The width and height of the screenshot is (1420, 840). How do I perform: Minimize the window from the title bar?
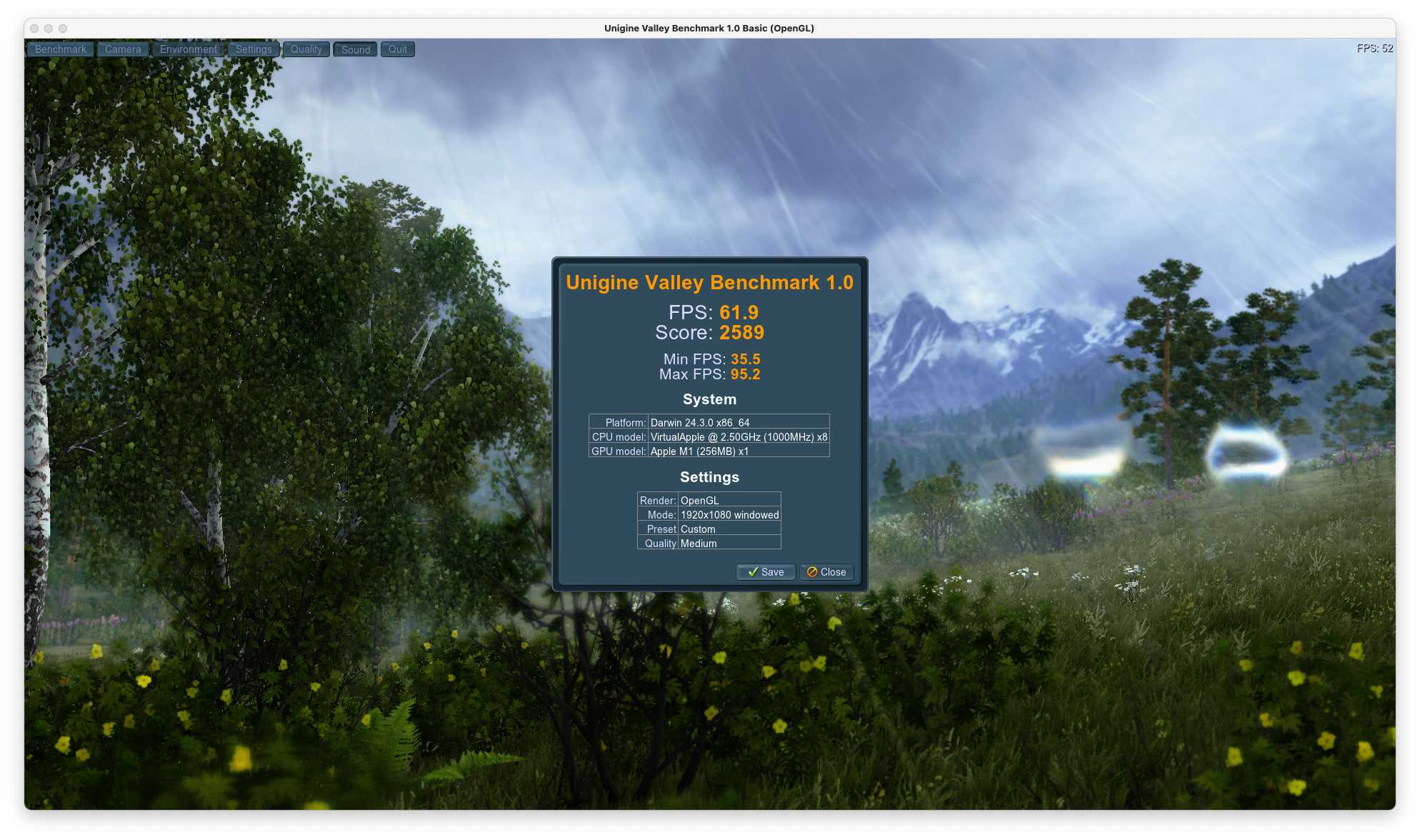click(49, 29)
